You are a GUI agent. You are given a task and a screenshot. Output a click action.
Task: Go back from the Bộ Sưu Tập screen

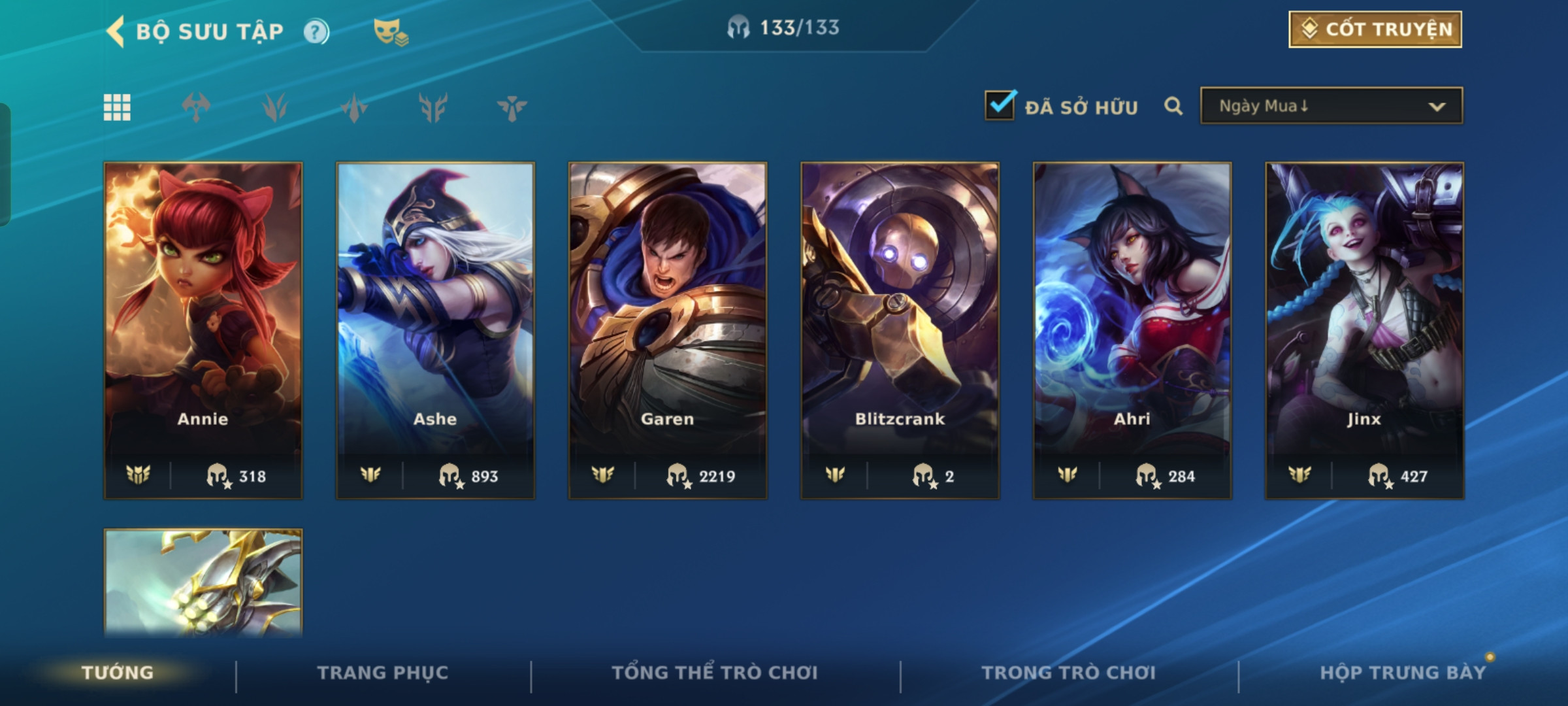116,31
